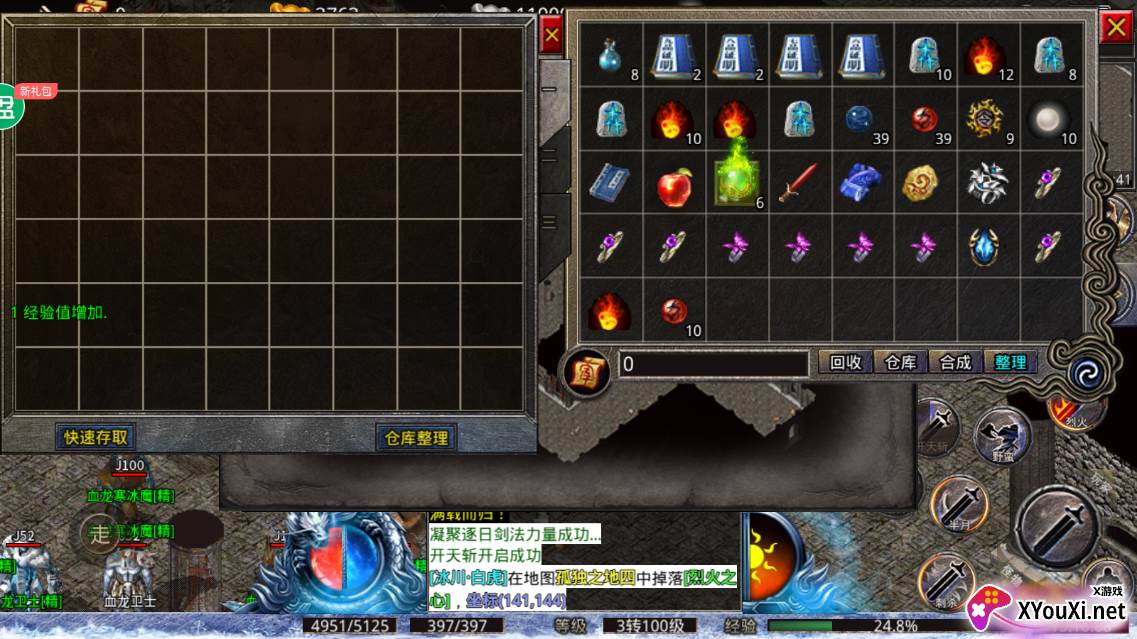Image resolution: width=1137 pixels, height=639 pixels.
Task: Toggle the 走 walk mode button
Action: pos(100,534)
